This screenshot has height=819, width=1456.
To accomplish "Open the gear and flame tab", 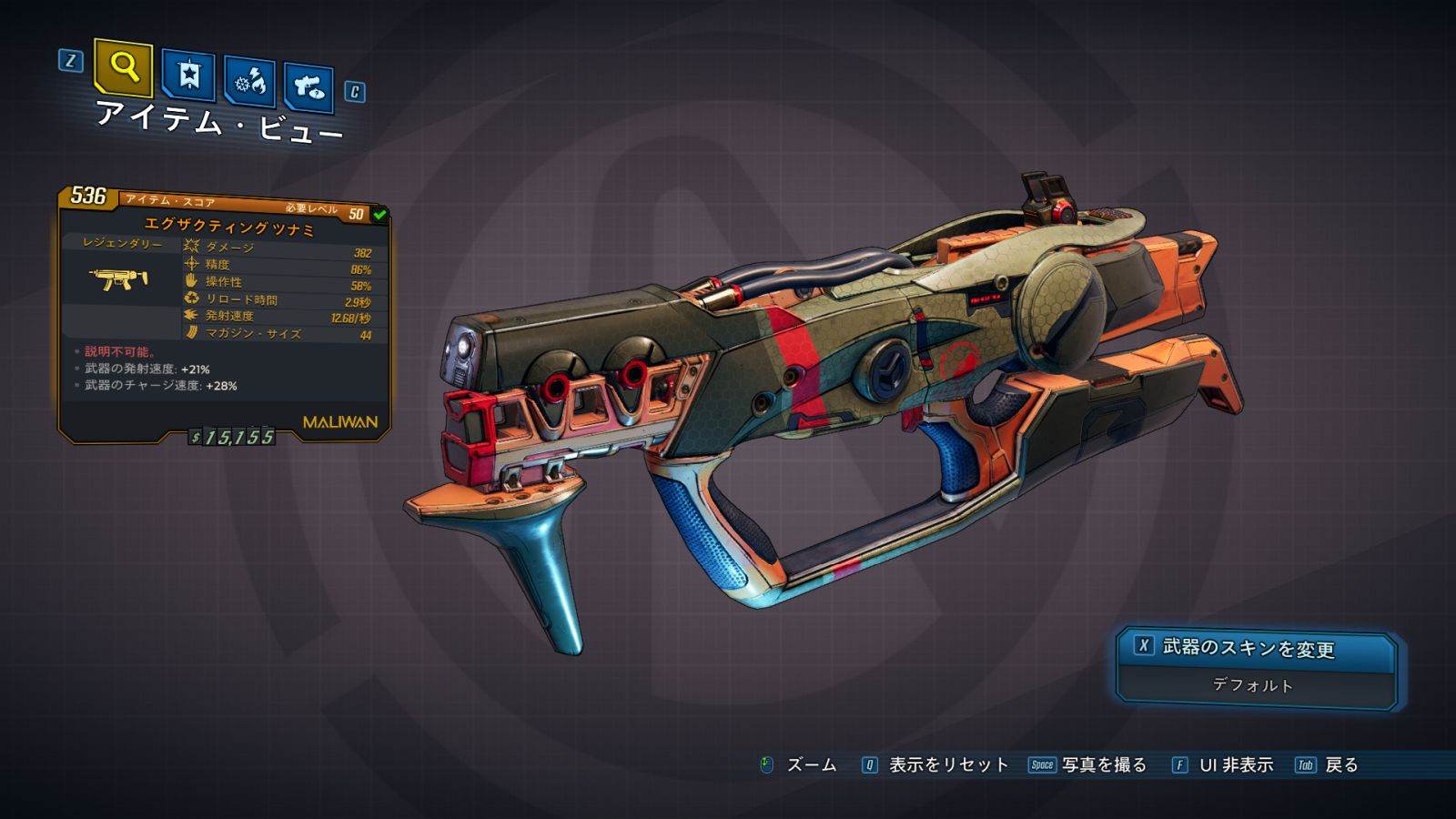I will pos(250,82).
